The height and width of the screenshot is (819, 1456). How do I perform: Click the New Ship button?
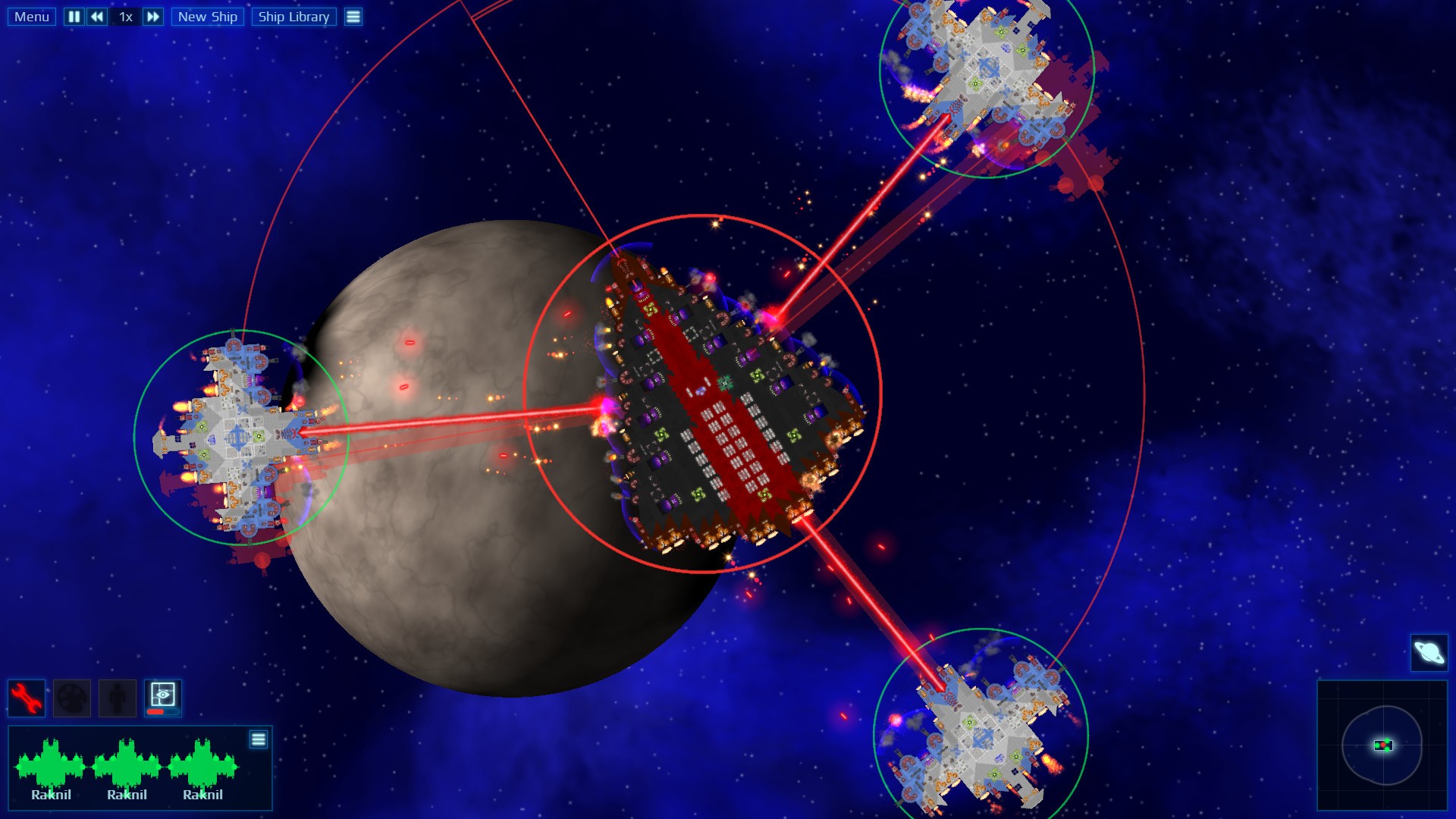coord(208,16)
